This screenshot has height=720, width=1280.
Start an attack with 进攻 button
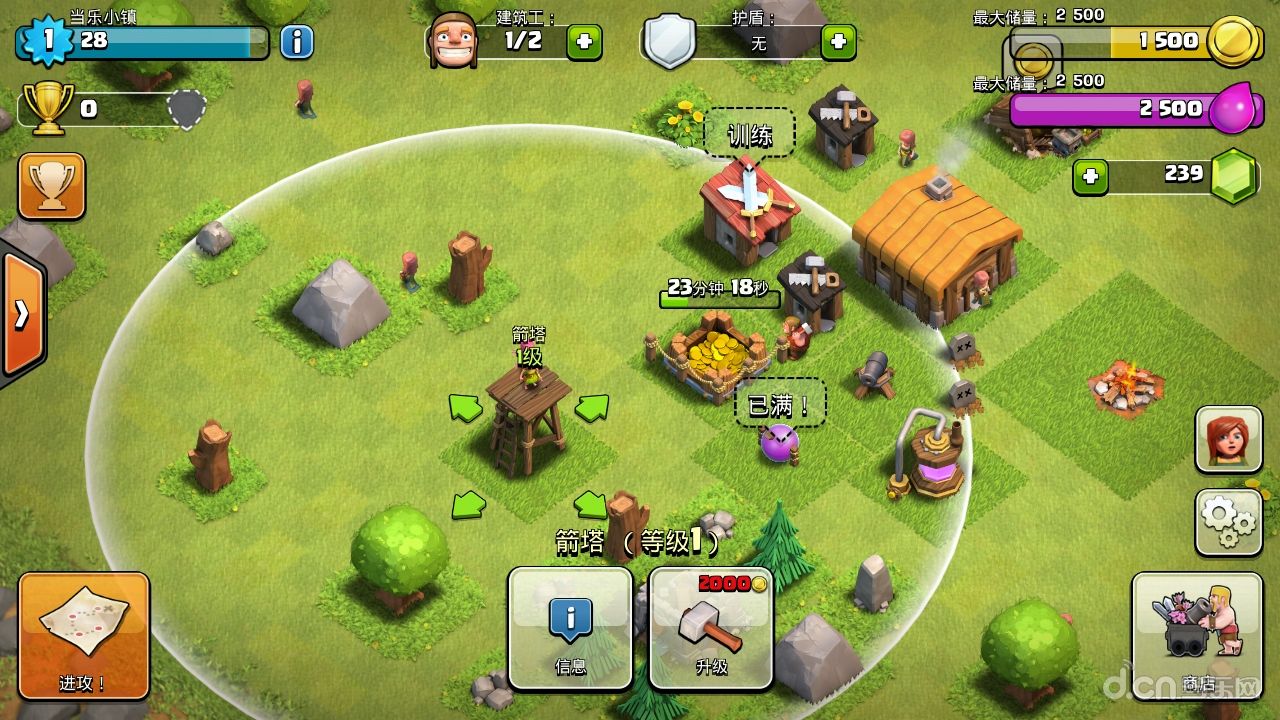(x=84, y=635)
